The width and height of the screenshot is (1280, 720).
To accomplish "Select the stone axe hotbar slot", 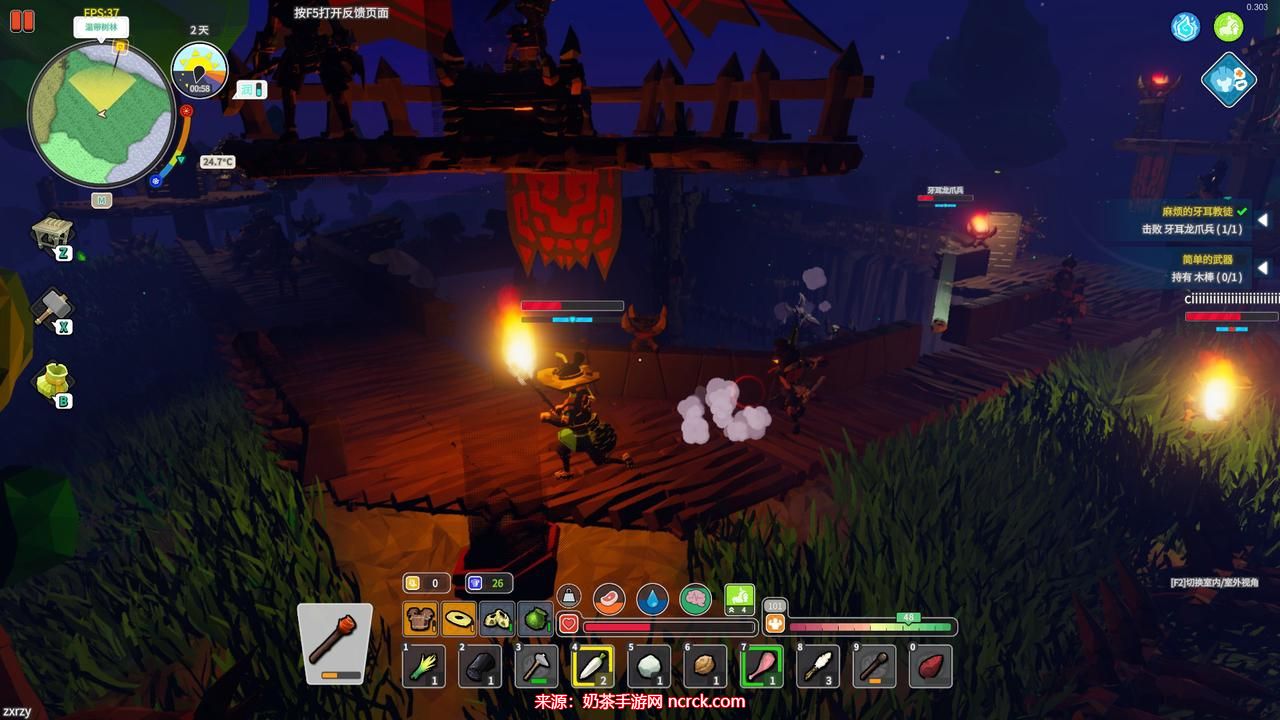I will click(x=536, y=666).
